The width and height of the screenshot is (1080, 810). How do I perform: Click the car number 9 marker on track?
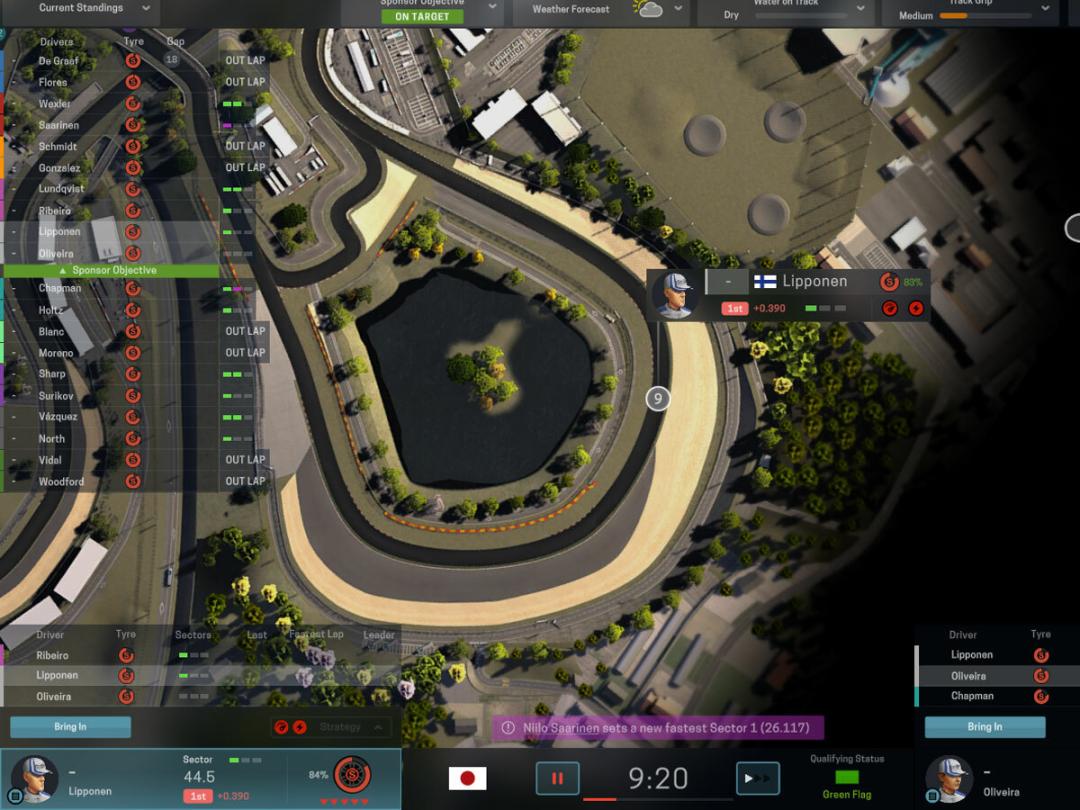(x=657, y=398)
